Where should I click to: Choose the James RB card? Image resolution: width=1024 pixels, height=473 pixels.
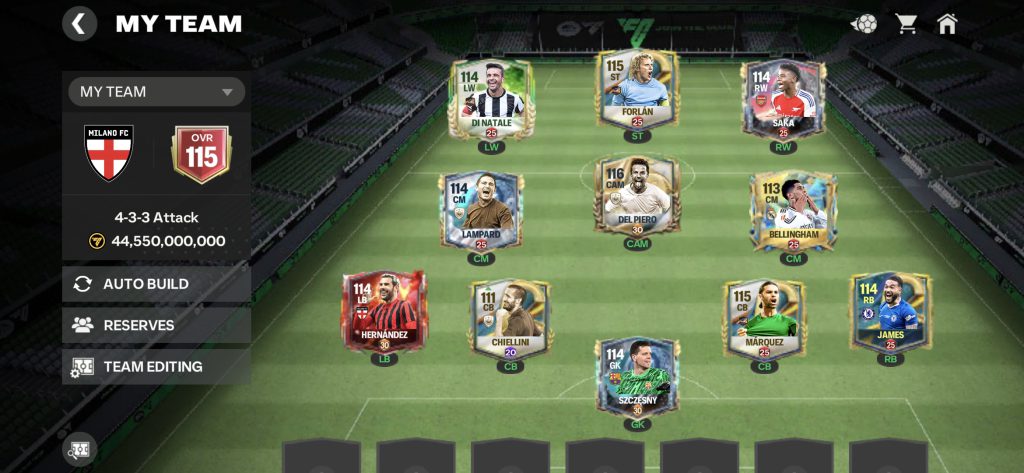(889, 313)
